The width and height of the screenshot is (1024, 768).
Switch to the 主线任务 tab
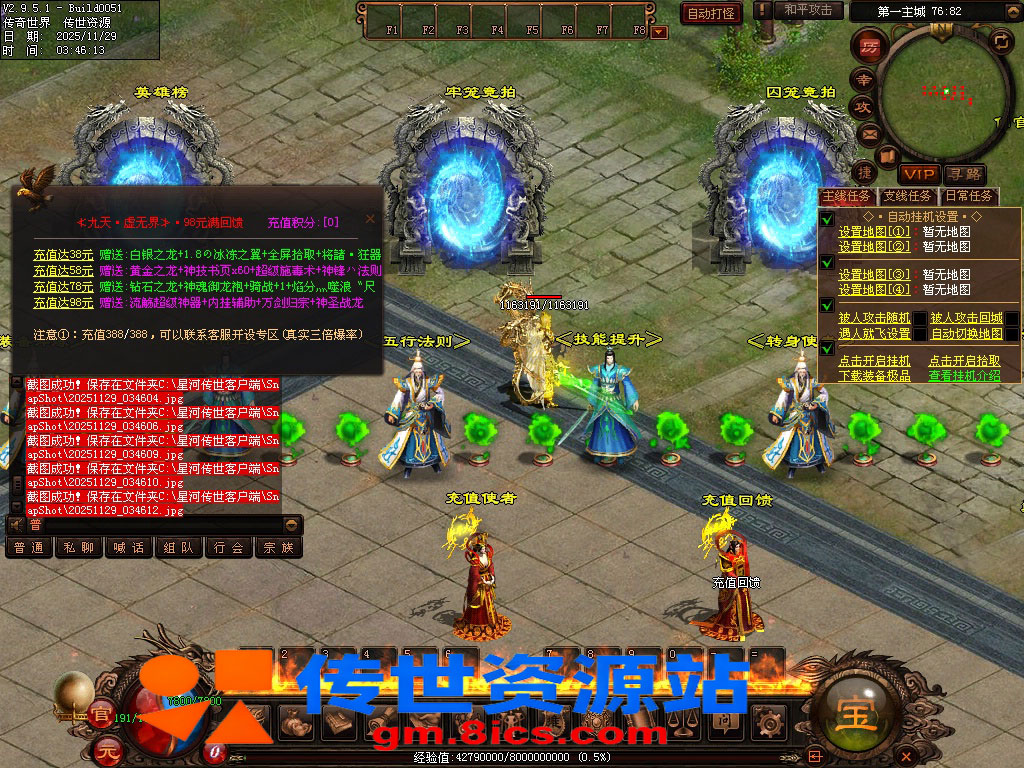tap(847, 196)
